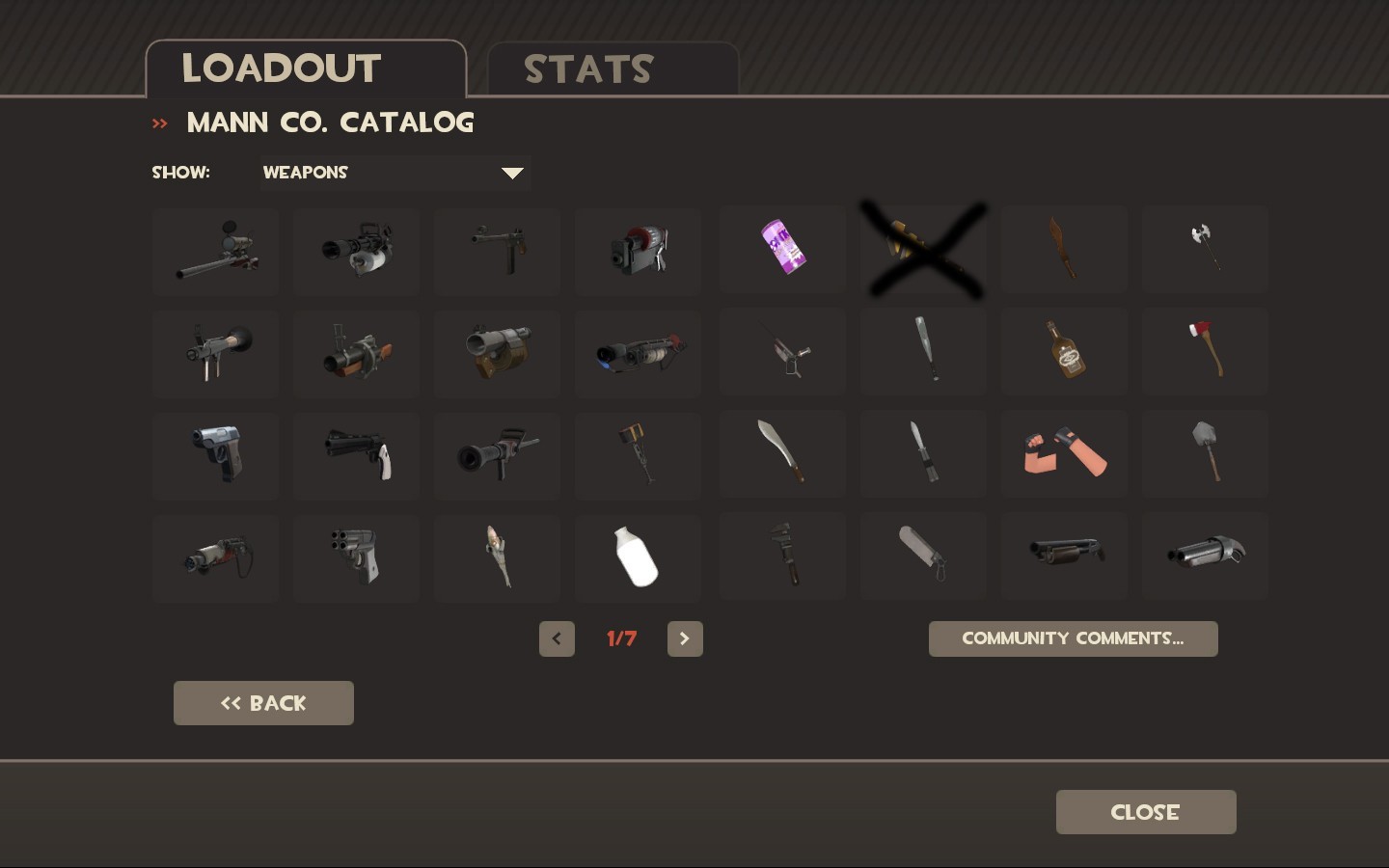The width and height of the screenshot is (1389, 868).
Task: Click the crossed-out weapon slot
Action: (x=923, y=249)
